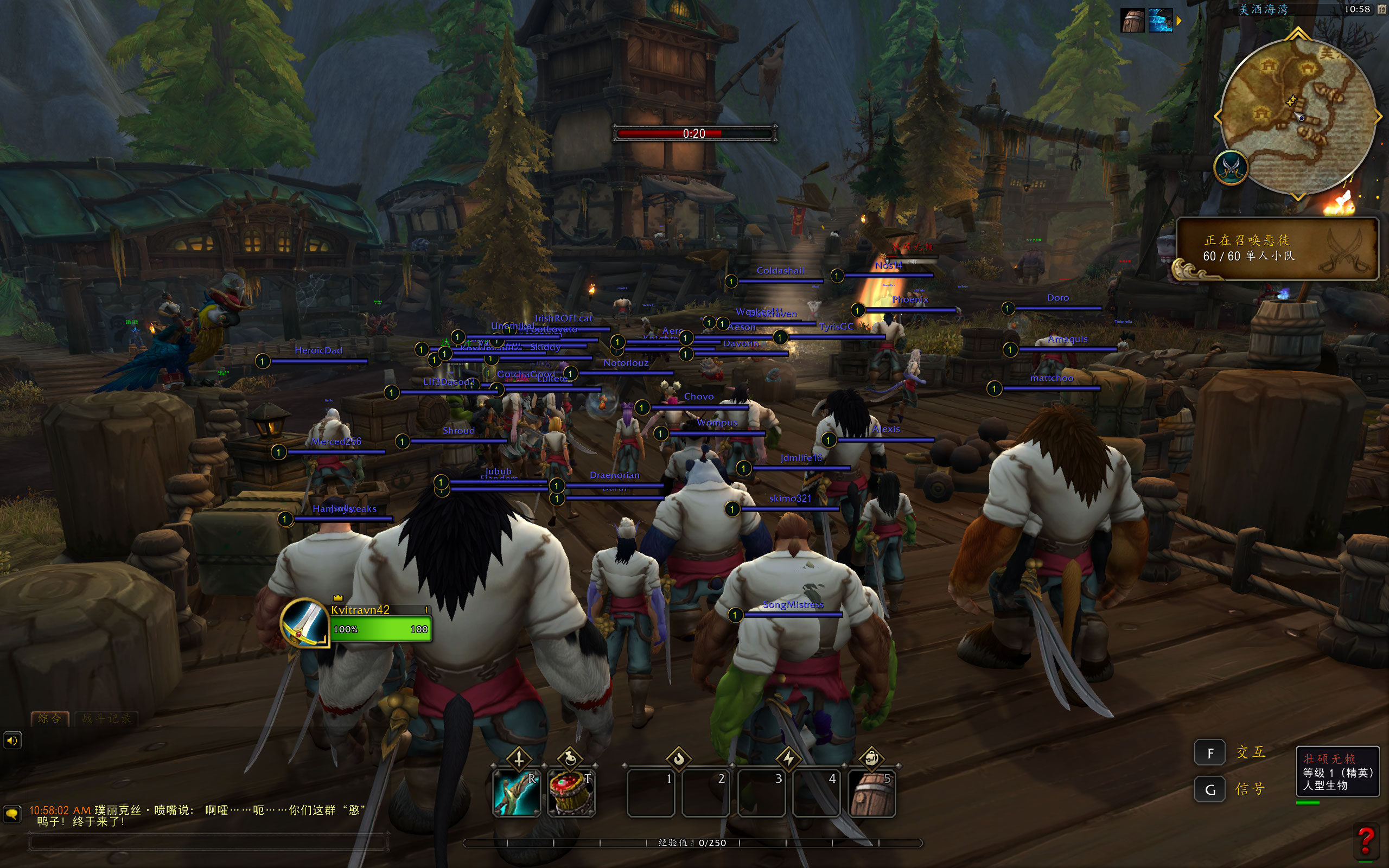The width and height of the screenshot is (1389, 868).
Task: Open the 正在召唤恶徒 queue status panel
Action: [1277, 248]
